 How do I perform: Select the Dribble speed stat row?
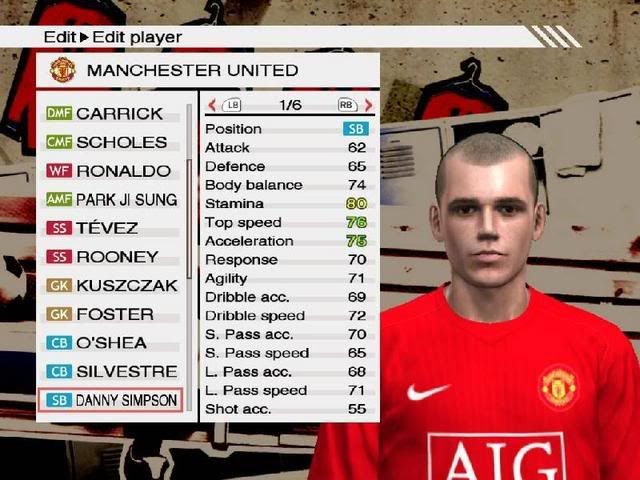point(287,316)
